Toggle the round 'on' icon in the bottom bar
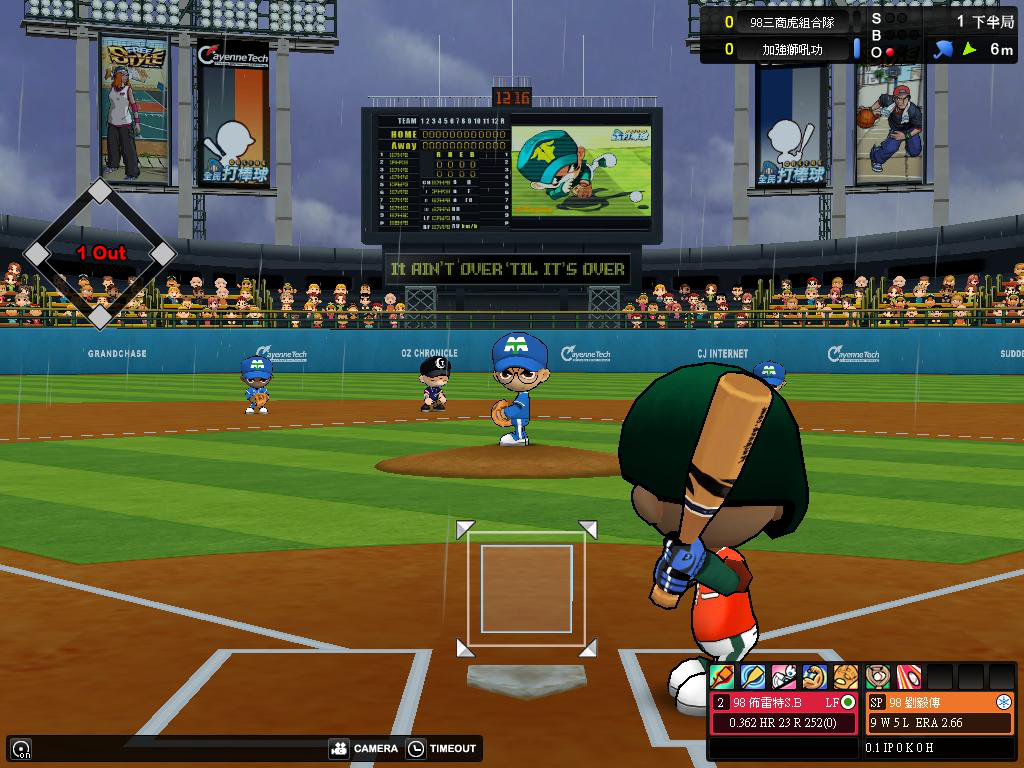The width and height of the screenshot is (1024, 768). pyautogui.click(x=20, y=748)
